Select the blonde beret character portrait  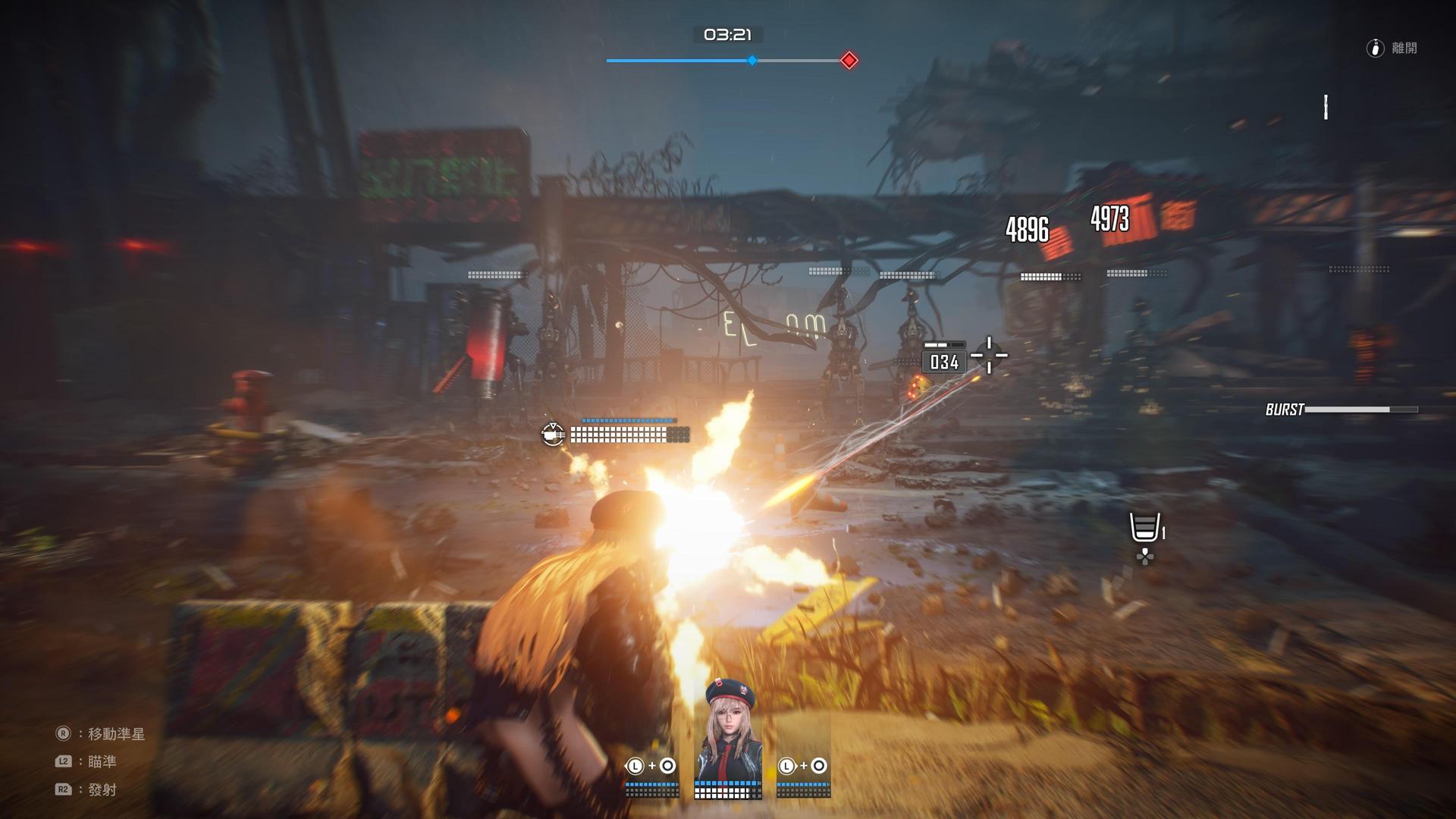(728, 732)
